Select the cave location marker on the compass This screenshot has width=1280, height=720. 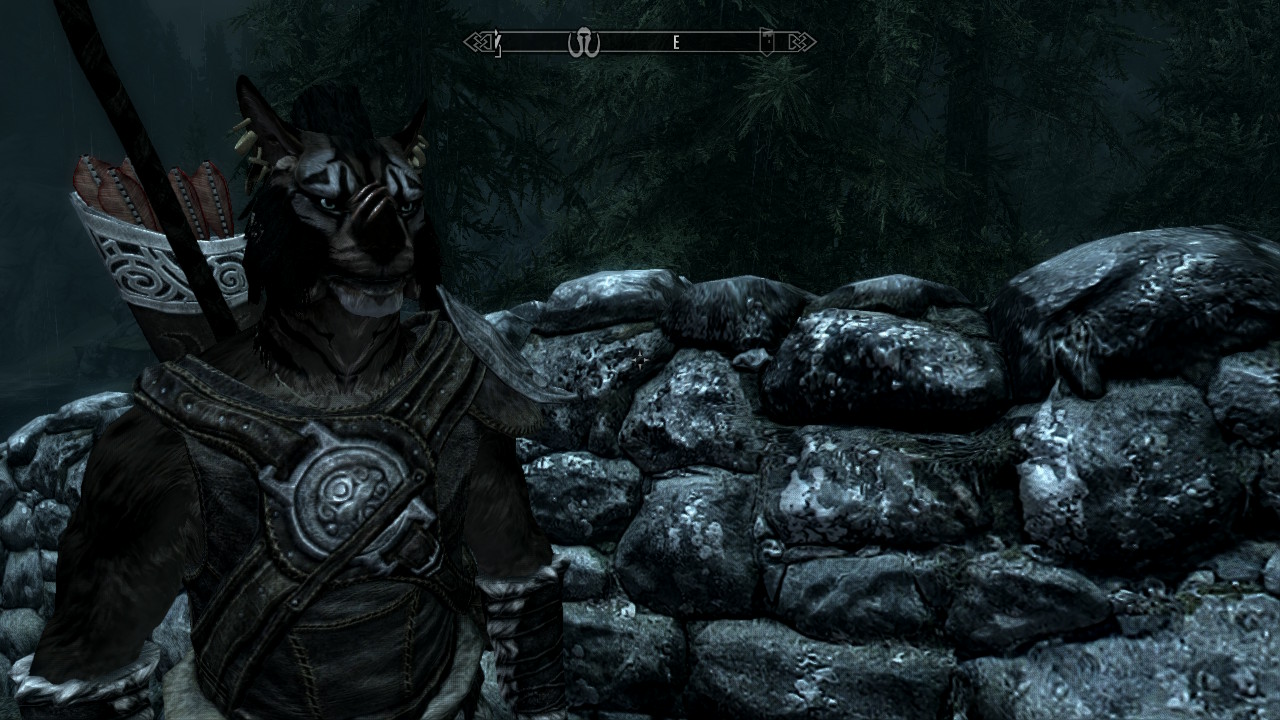click(x=583, y=43)
